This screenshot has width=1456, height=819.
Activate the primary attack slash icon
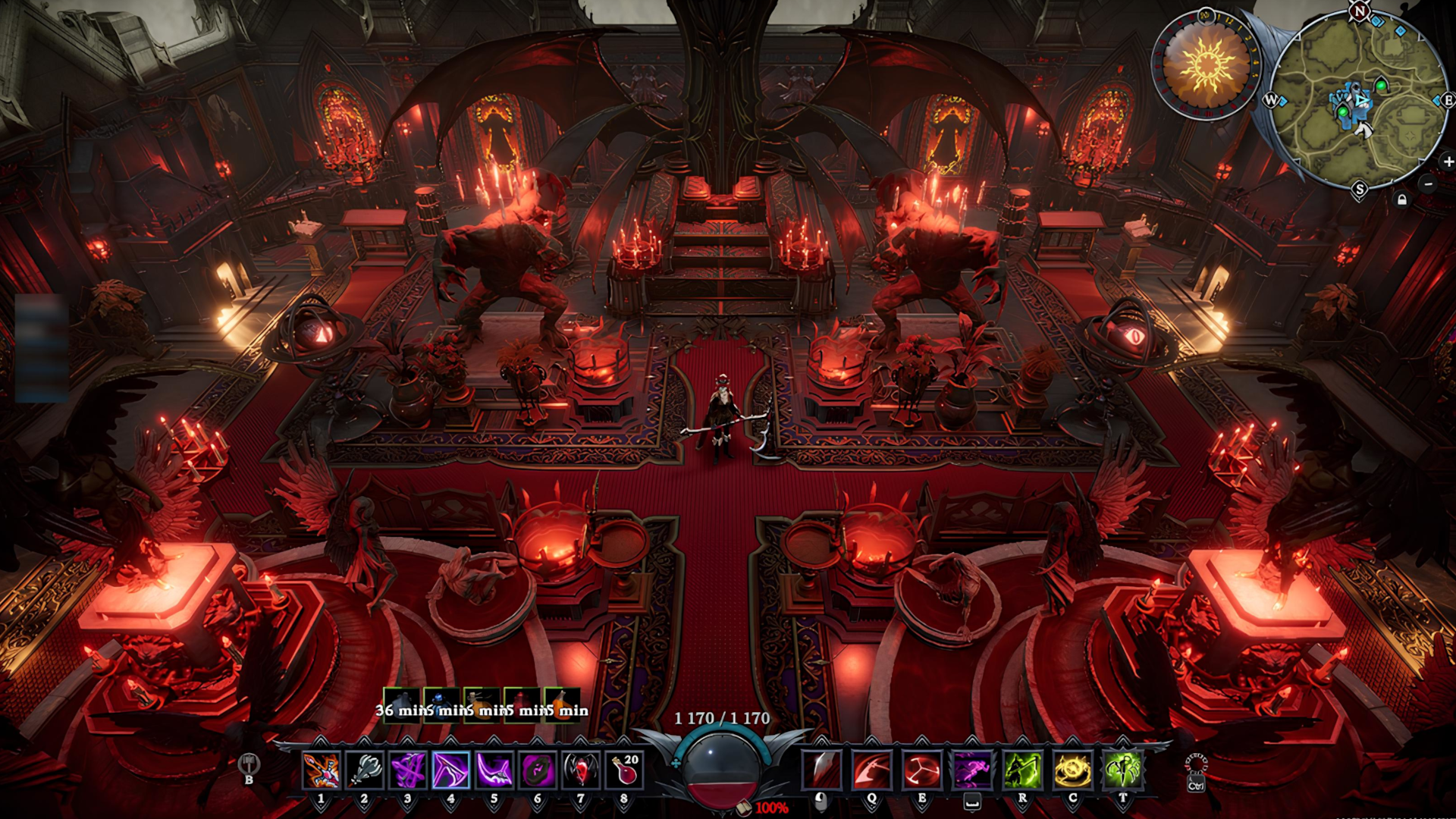point(821,770)
